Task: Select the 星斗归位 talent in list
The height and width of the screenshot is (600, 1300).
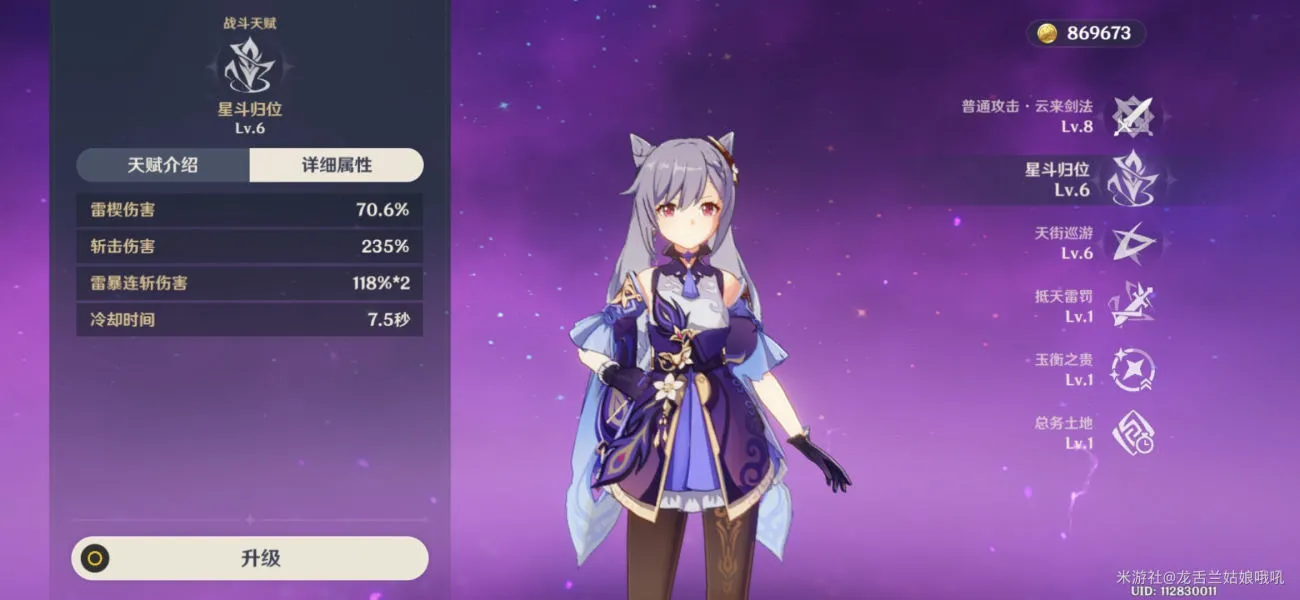Action: coord(1133,179)
